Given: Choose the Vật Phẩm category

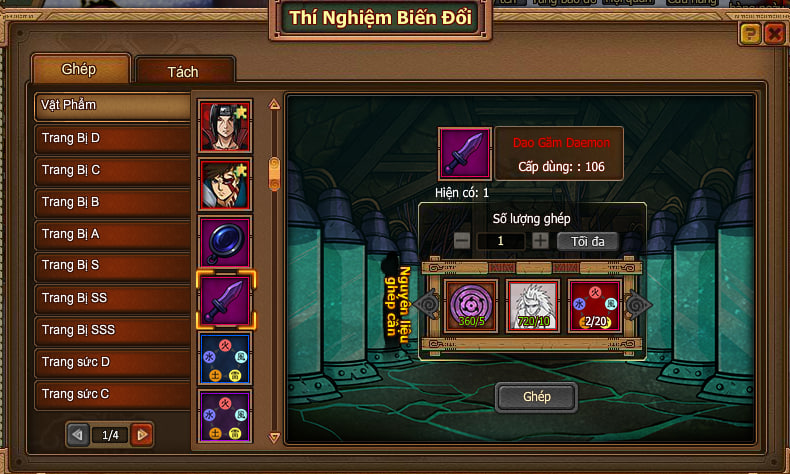Looking at the screenshot, I should coord(112,105).
